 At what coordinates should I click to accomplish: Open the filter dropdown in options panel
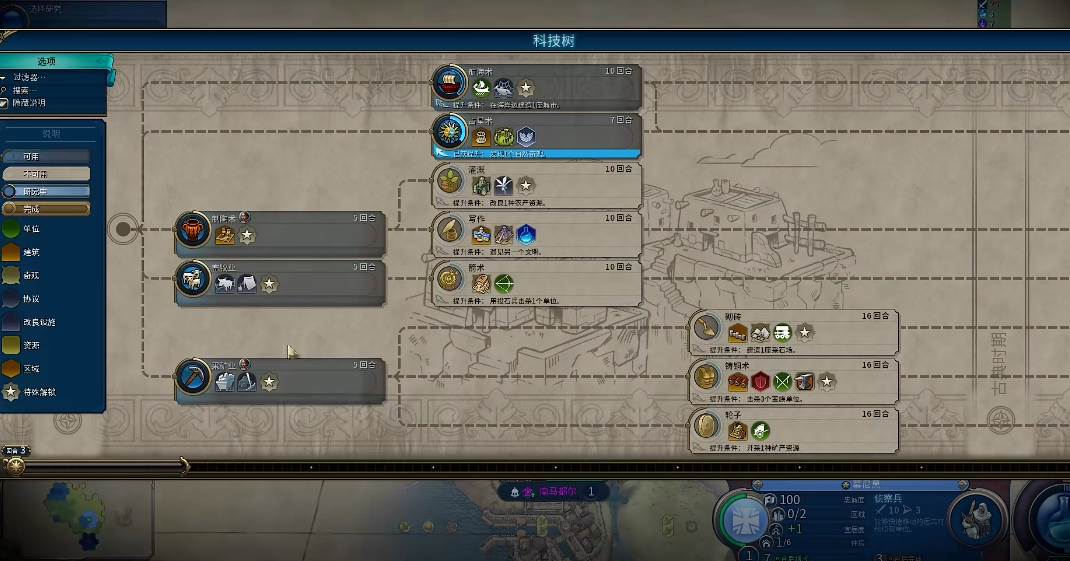[30, 77]
